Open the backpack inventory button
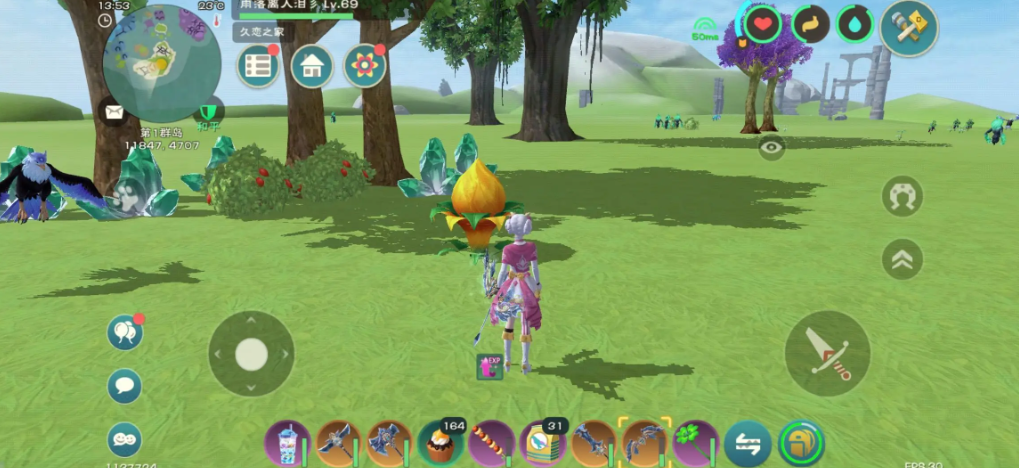This screenshot has height=468, width=1019. (x=801, y=443)
